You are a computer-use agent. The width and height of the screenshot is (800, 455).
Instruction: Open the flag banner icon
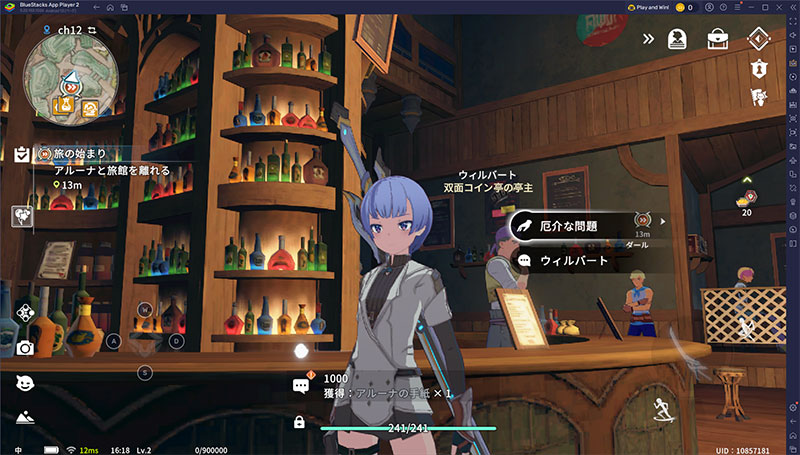coord(757,97)
